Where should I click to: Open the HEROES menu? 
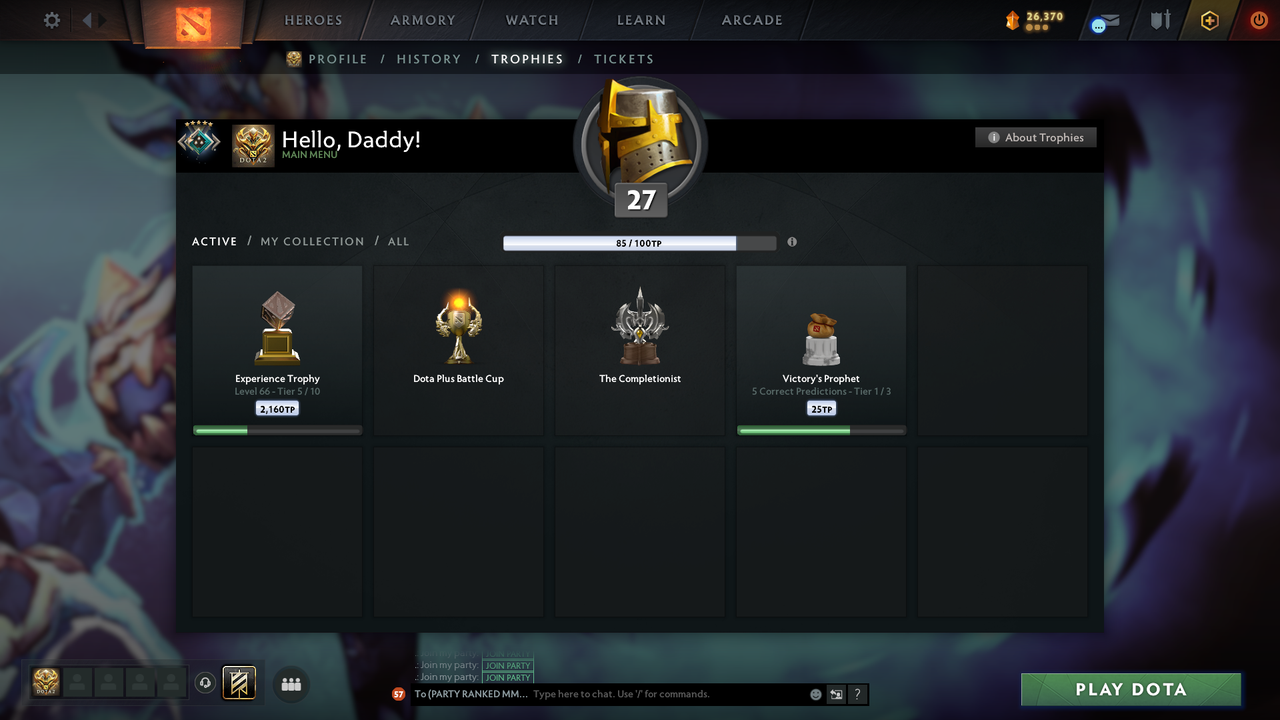click(313, 19)
